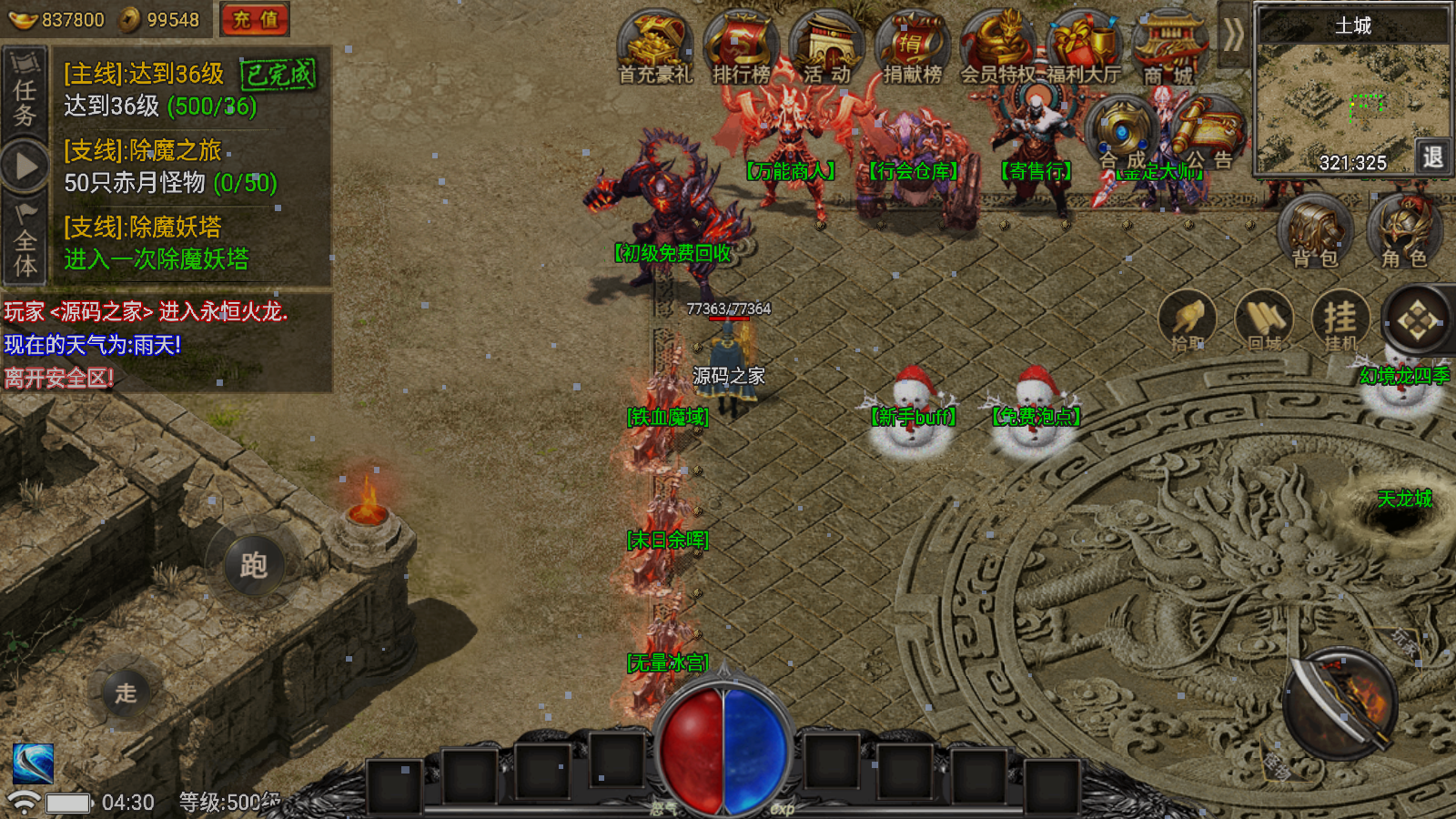The height and width of the screenshot is (819, 1456).
Task: View 会员特权 member privileges
Action: click(999, 47)
